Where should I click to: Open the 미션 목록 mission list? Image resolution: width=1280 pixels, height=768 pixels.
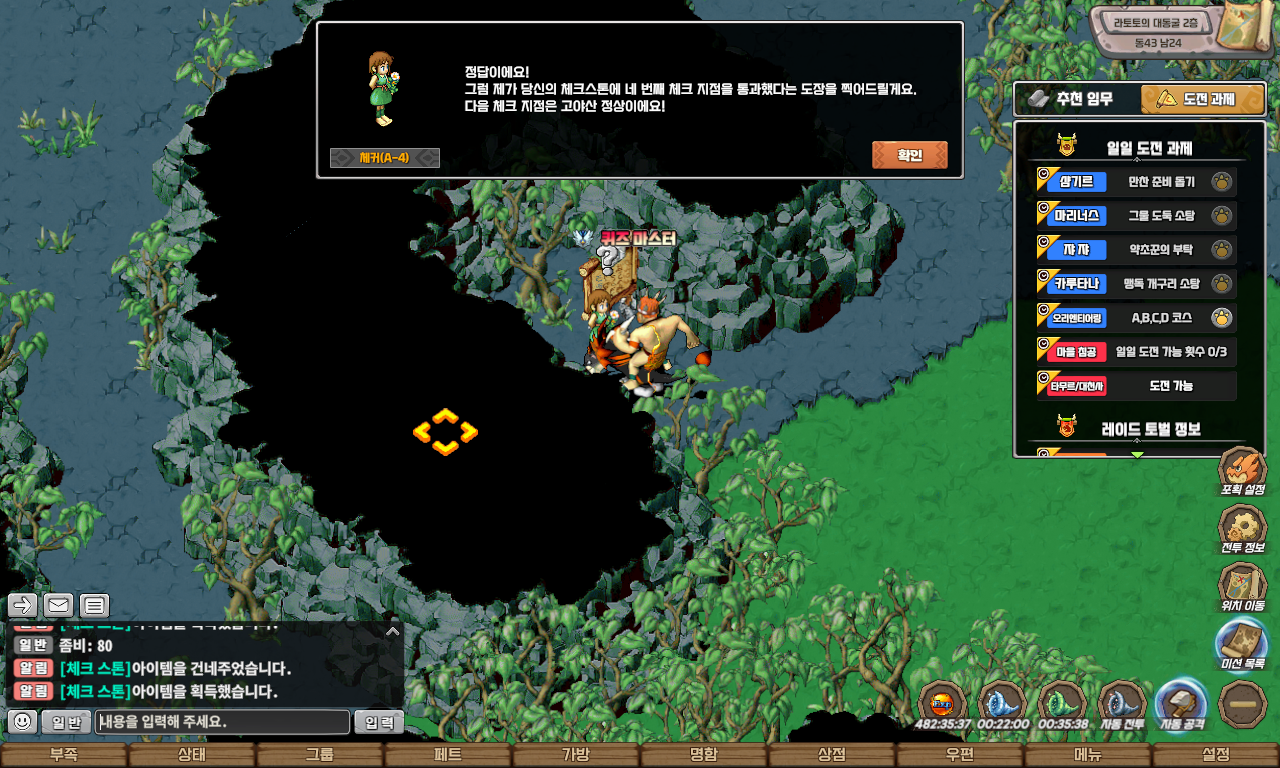(1243, 645)
